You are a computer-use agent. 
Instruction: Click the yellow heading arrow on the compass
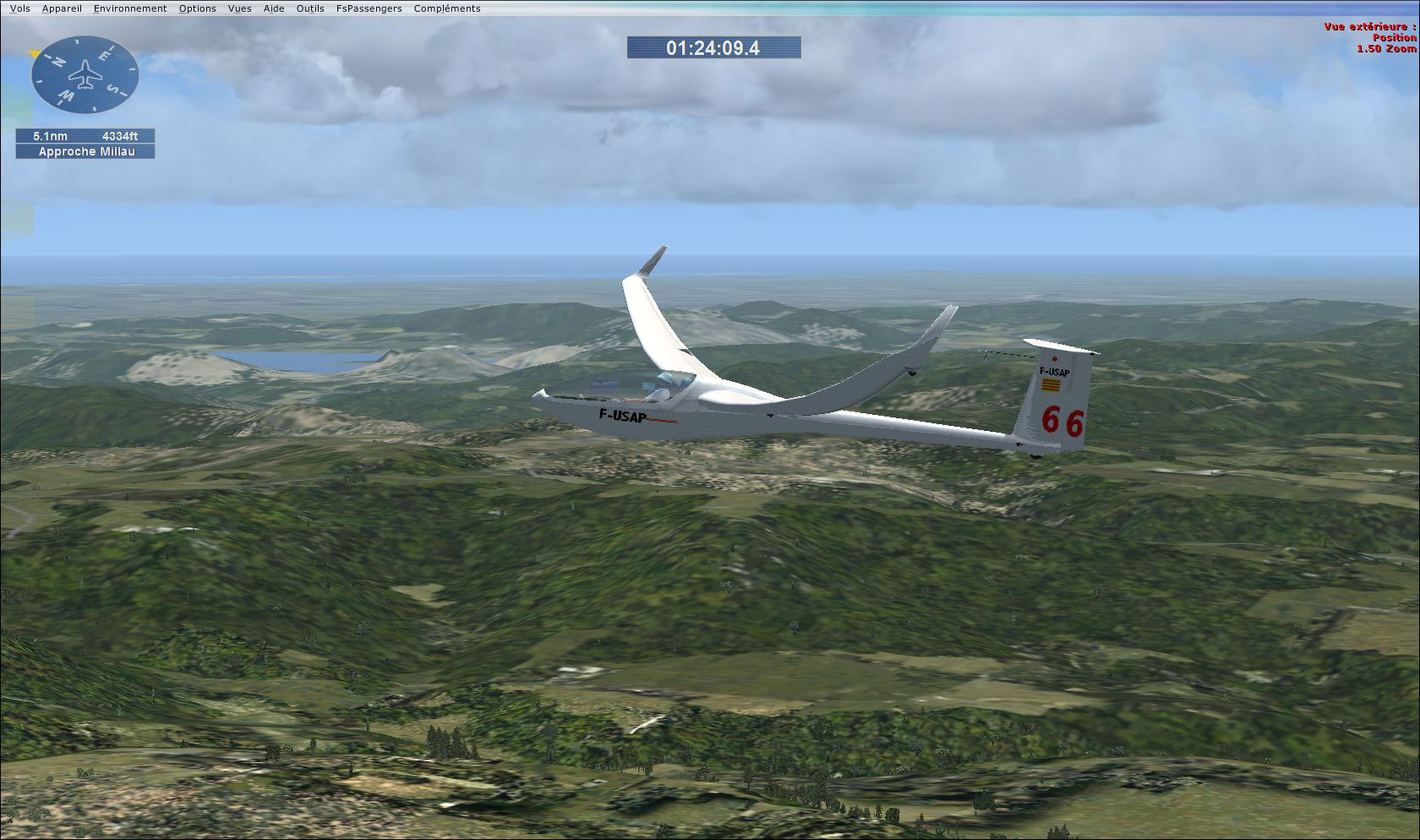34,53
